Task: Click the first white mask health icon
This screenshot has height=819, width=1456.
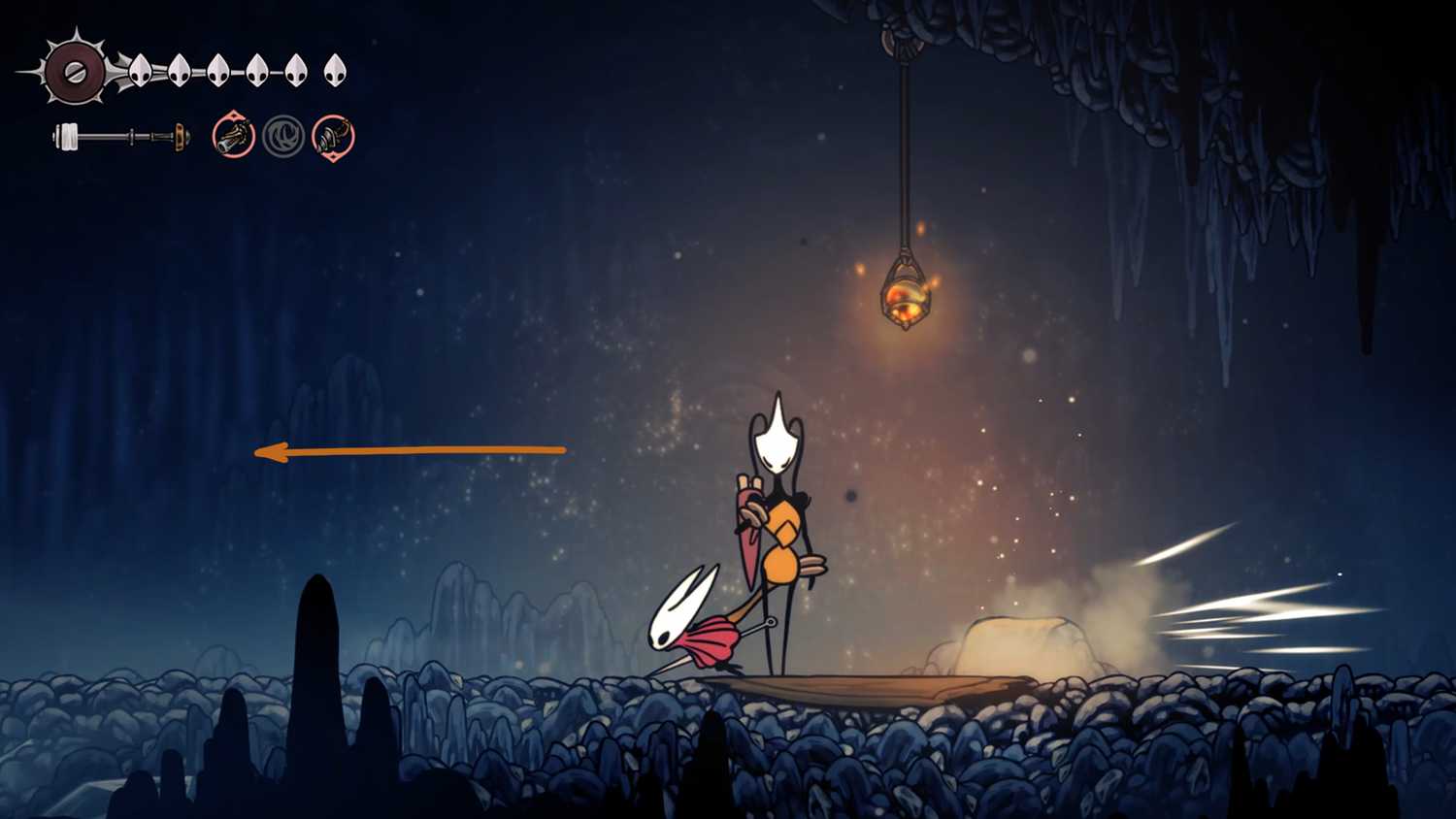Action: pos(139,70)
